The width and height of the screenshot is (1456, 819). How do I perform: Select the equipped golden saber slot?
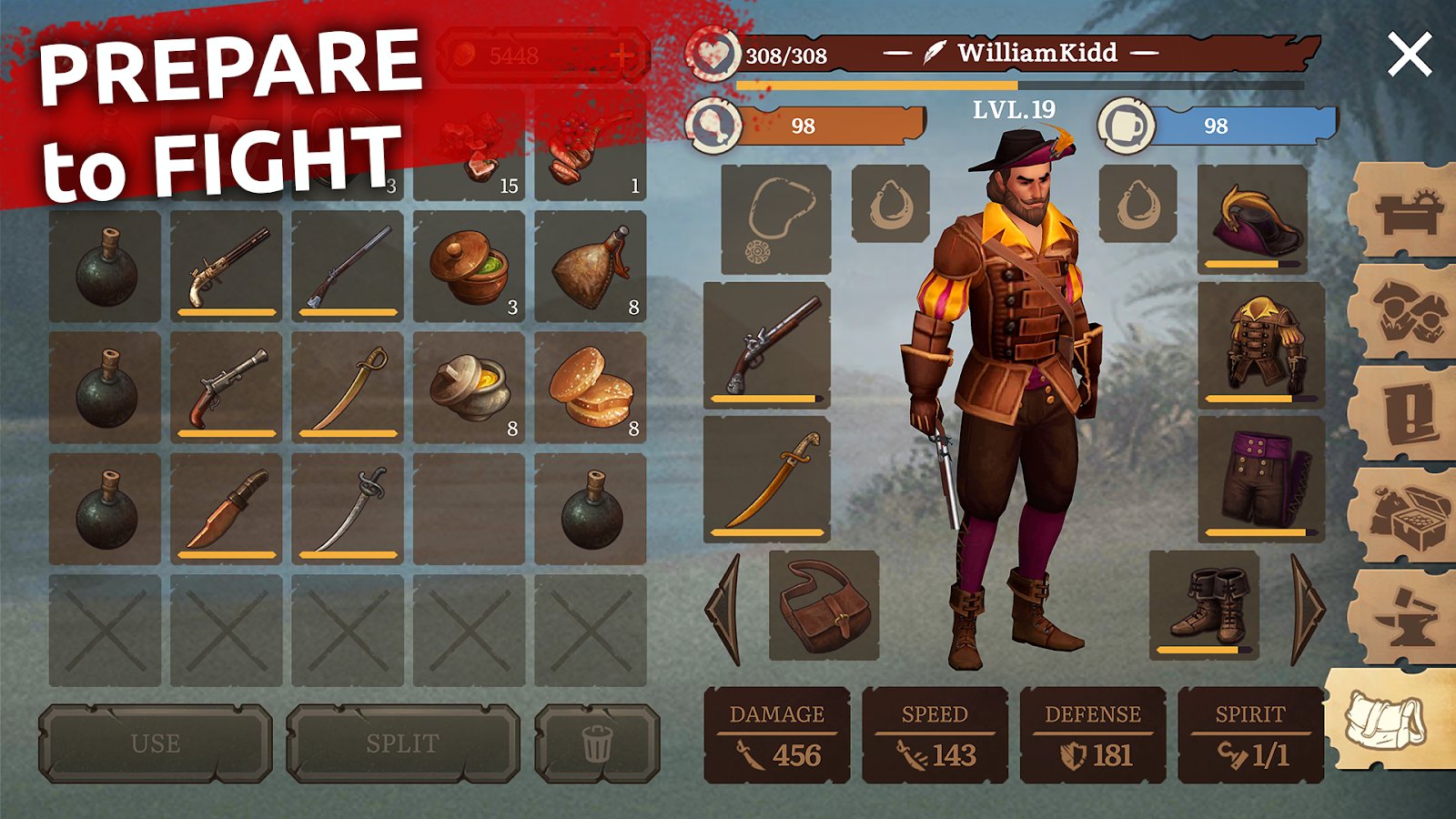click(x=767, y=479)
